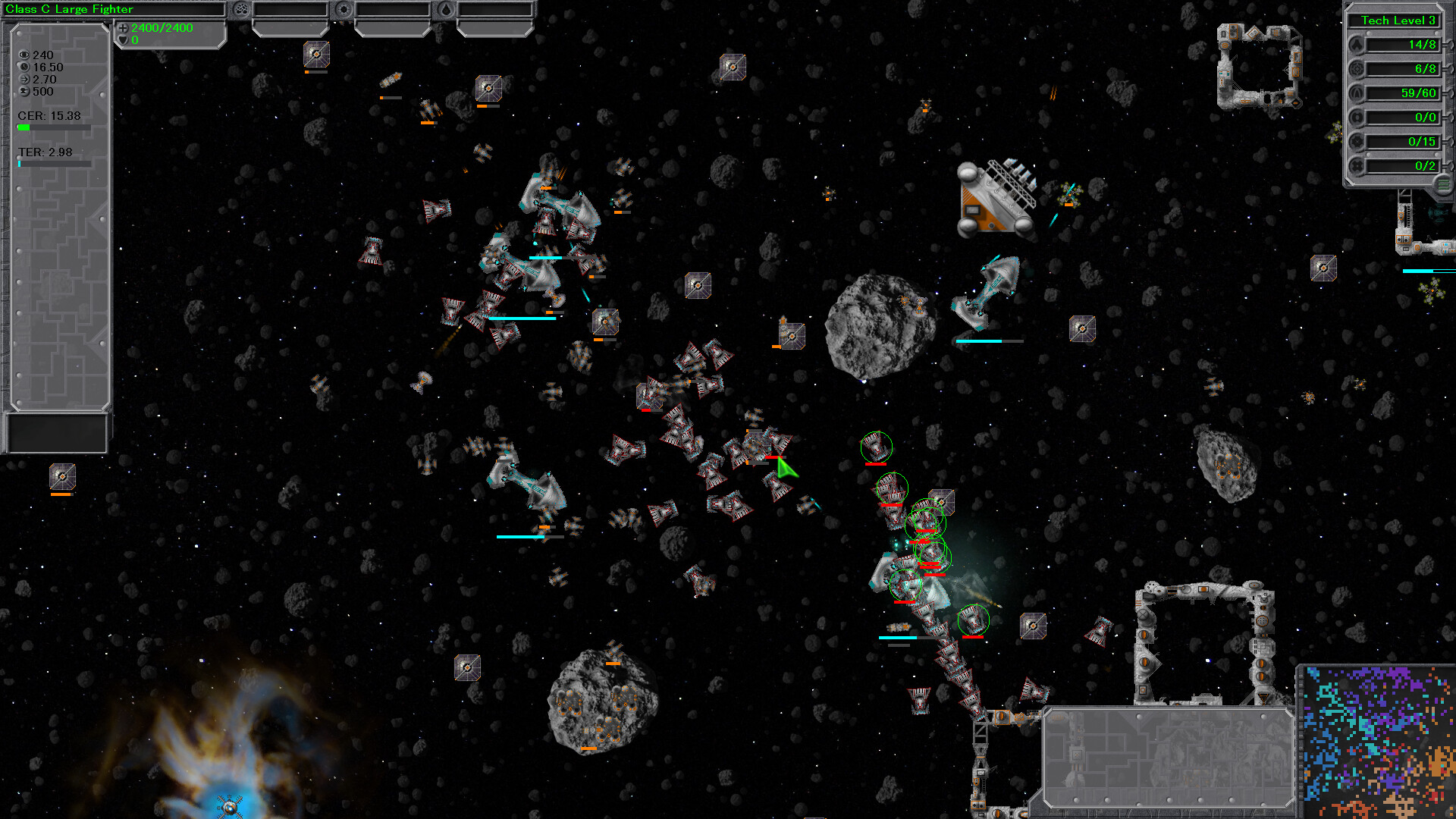Screen dimensions: 1456x819
Task: Click the sun energy icon on the top bar
Action: 344,9
